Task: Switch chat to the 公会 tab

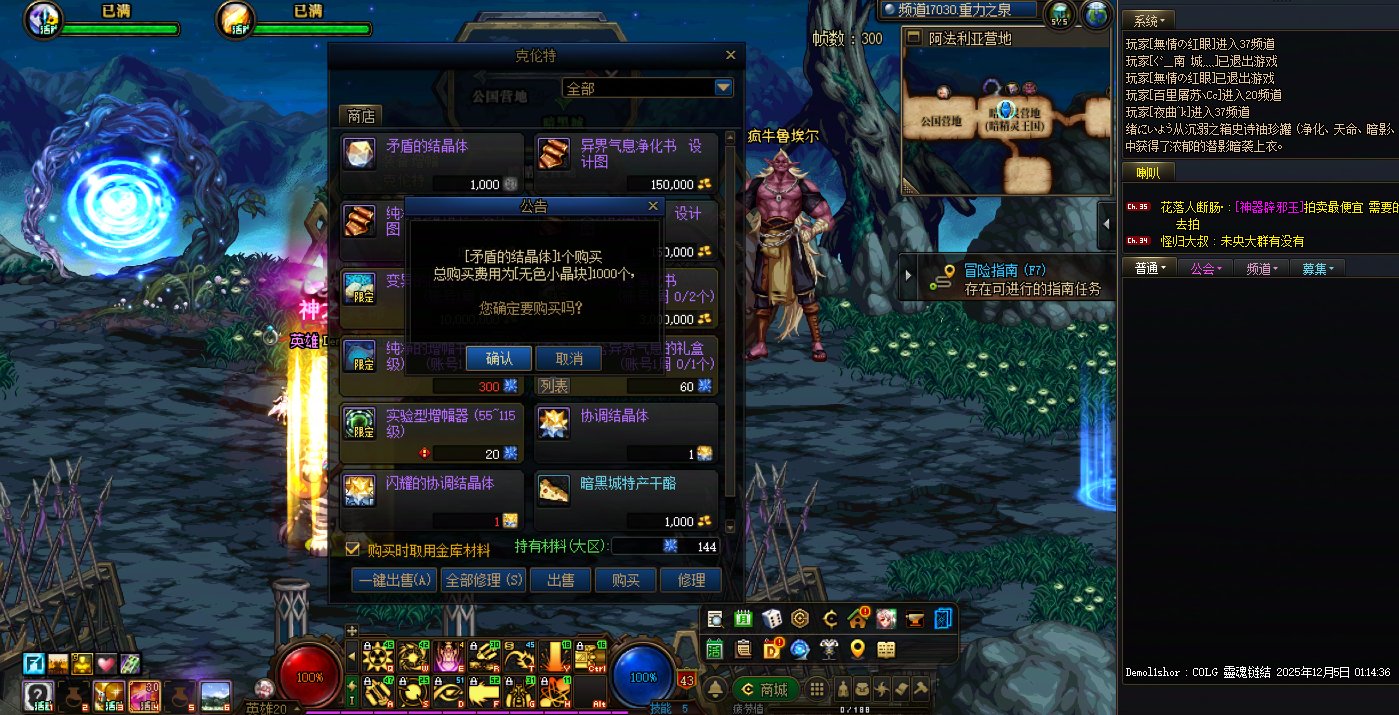Action: tap(1205, 268)
